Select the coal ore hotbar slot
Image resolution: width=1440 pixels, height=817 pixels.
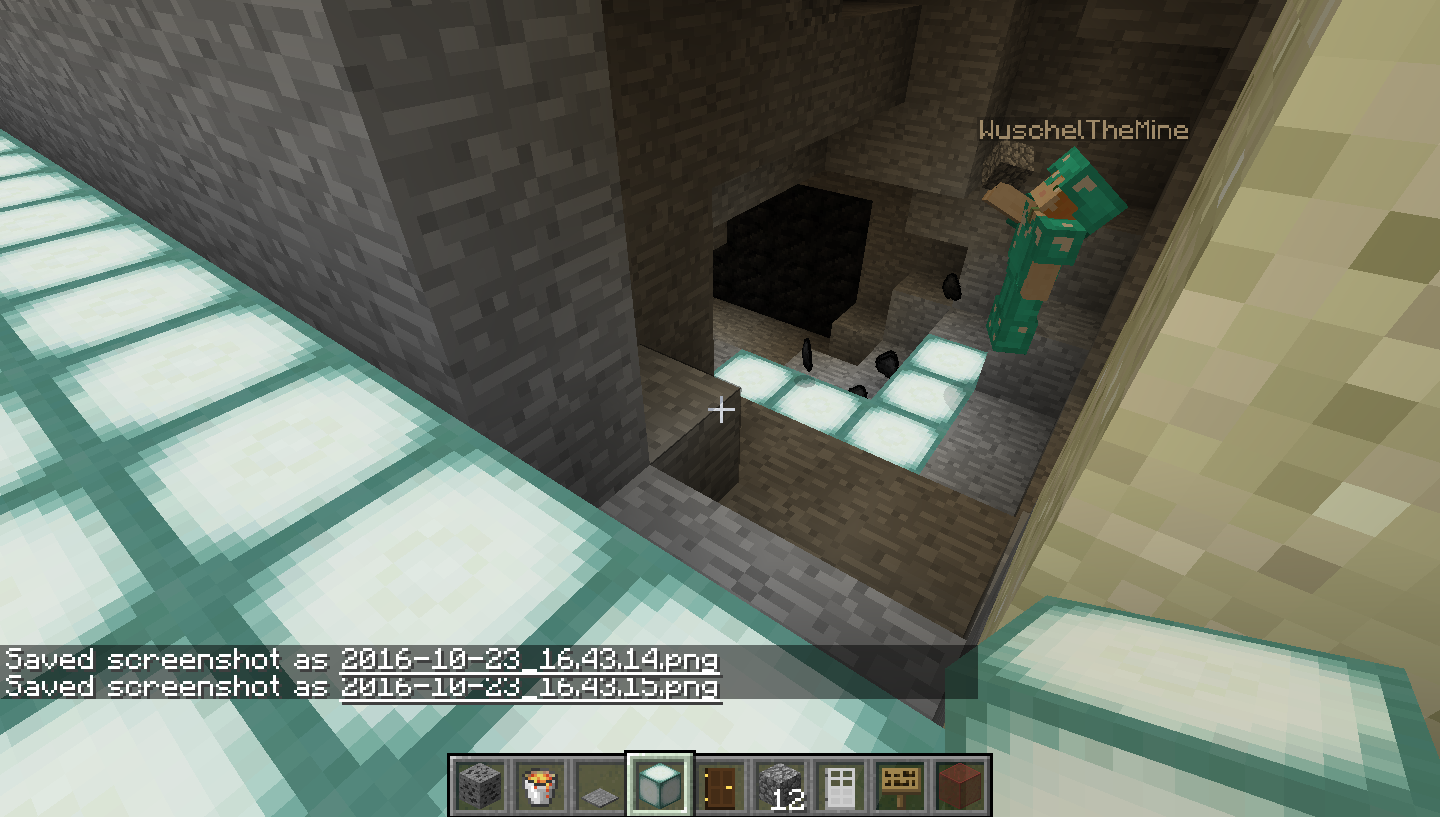pyautogui.click(x=479, y=785)
